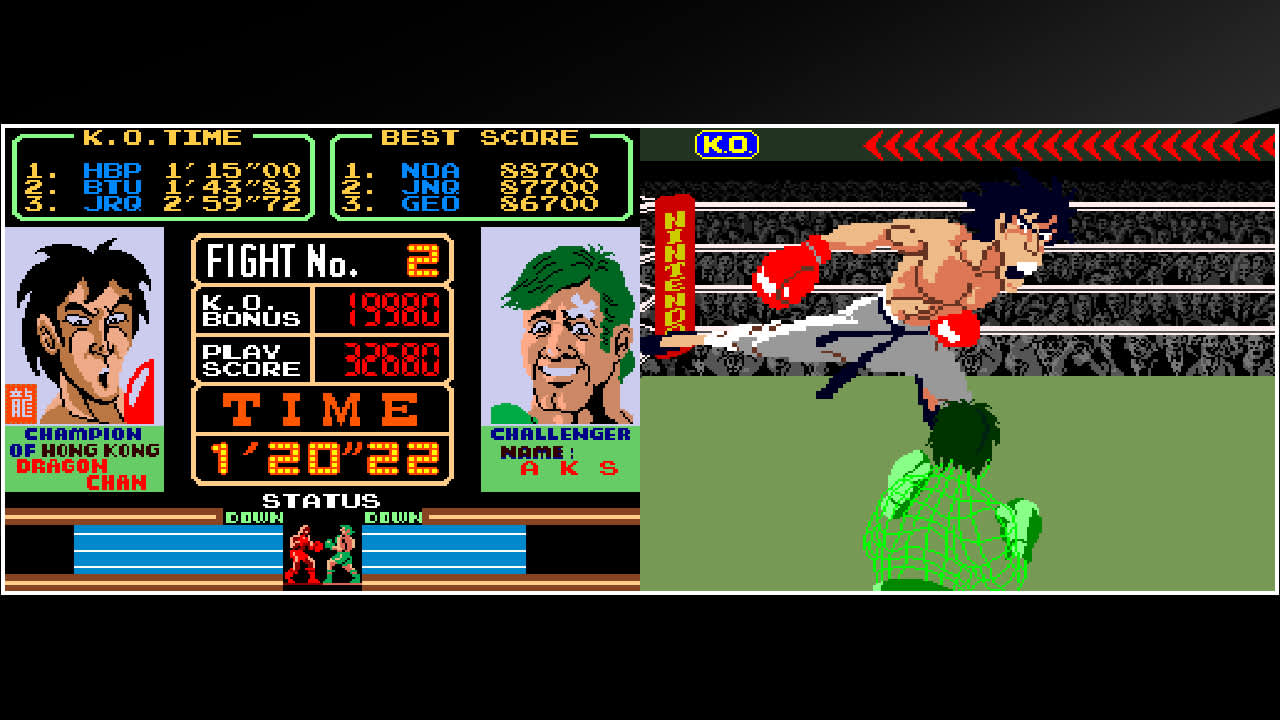Click the K.O. badge in the ring view
The width and height of the screenshot is (1280, 720).
coord(728,144)
